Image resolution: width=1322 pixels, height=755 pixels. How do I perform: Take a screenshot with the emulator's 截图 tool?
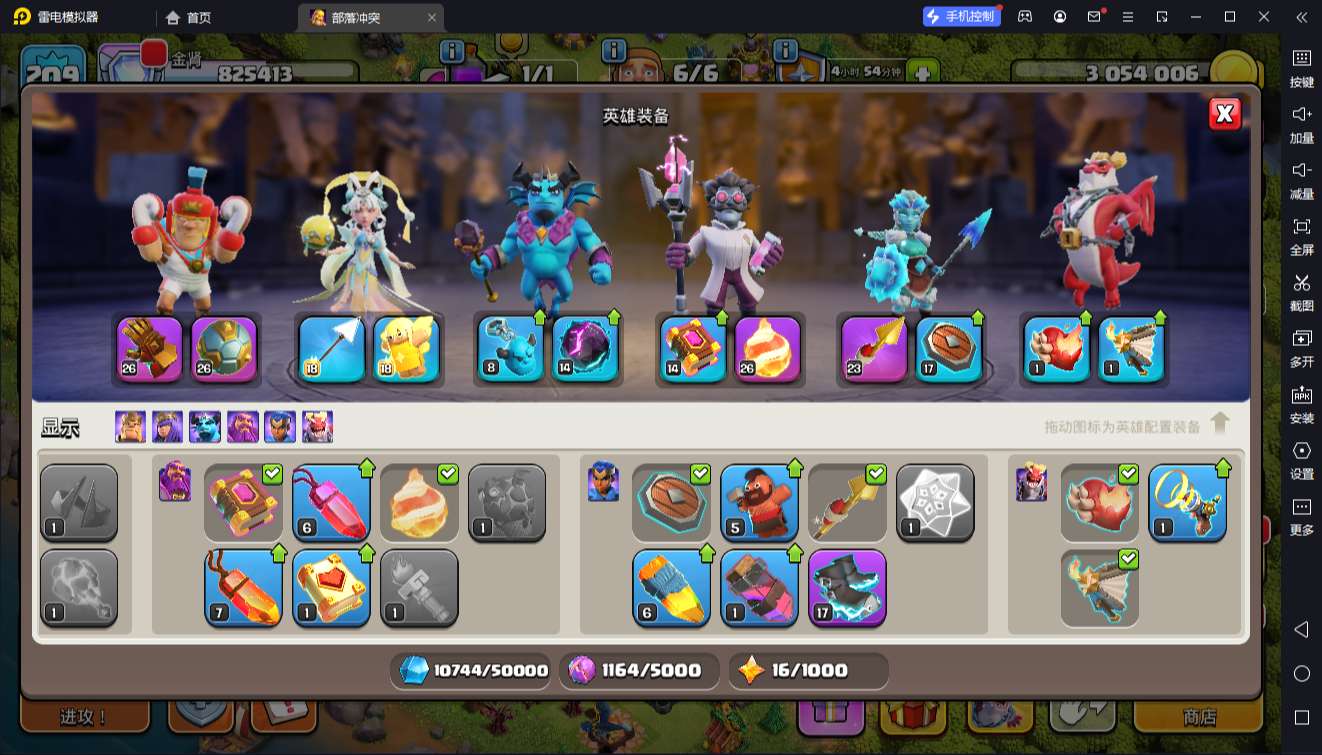point(1301,292)
